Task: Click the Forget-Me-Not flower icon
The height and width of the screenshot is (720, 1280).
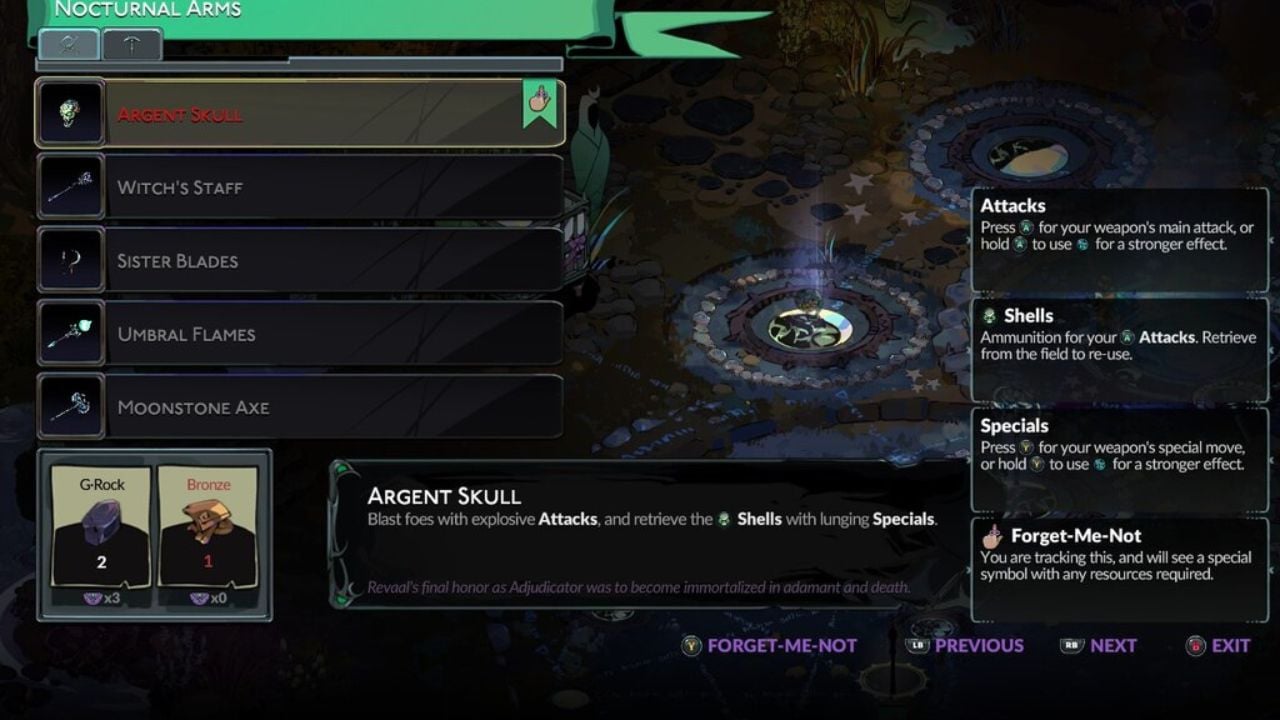Action: pos(991,536)
